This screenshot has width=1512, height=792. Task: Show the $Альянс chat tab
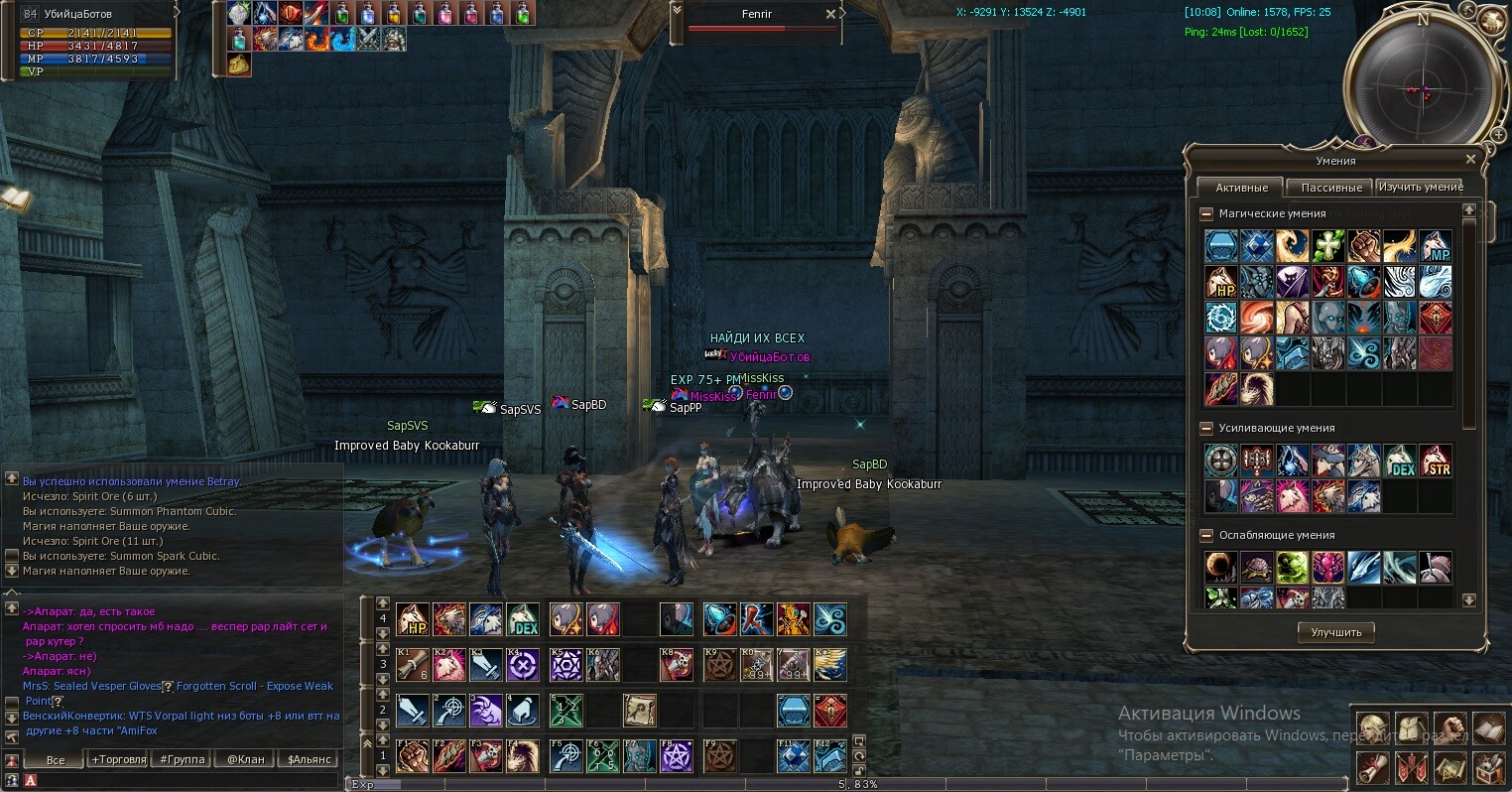coord(311,759)
